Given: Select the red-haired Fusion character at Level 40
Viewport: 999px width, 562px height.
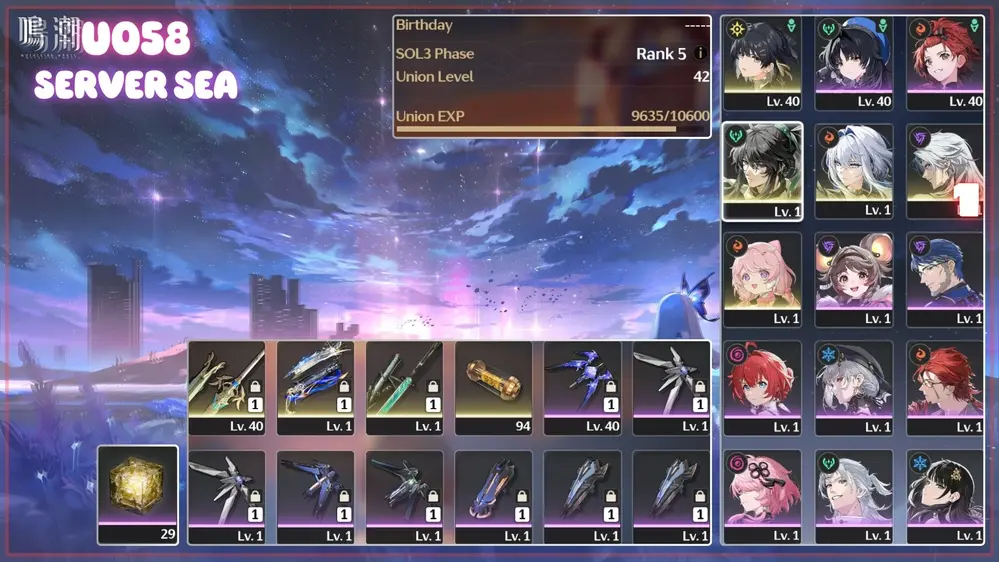Looking at the screenshot, I should pyautogui.click(x=944, y=62).
